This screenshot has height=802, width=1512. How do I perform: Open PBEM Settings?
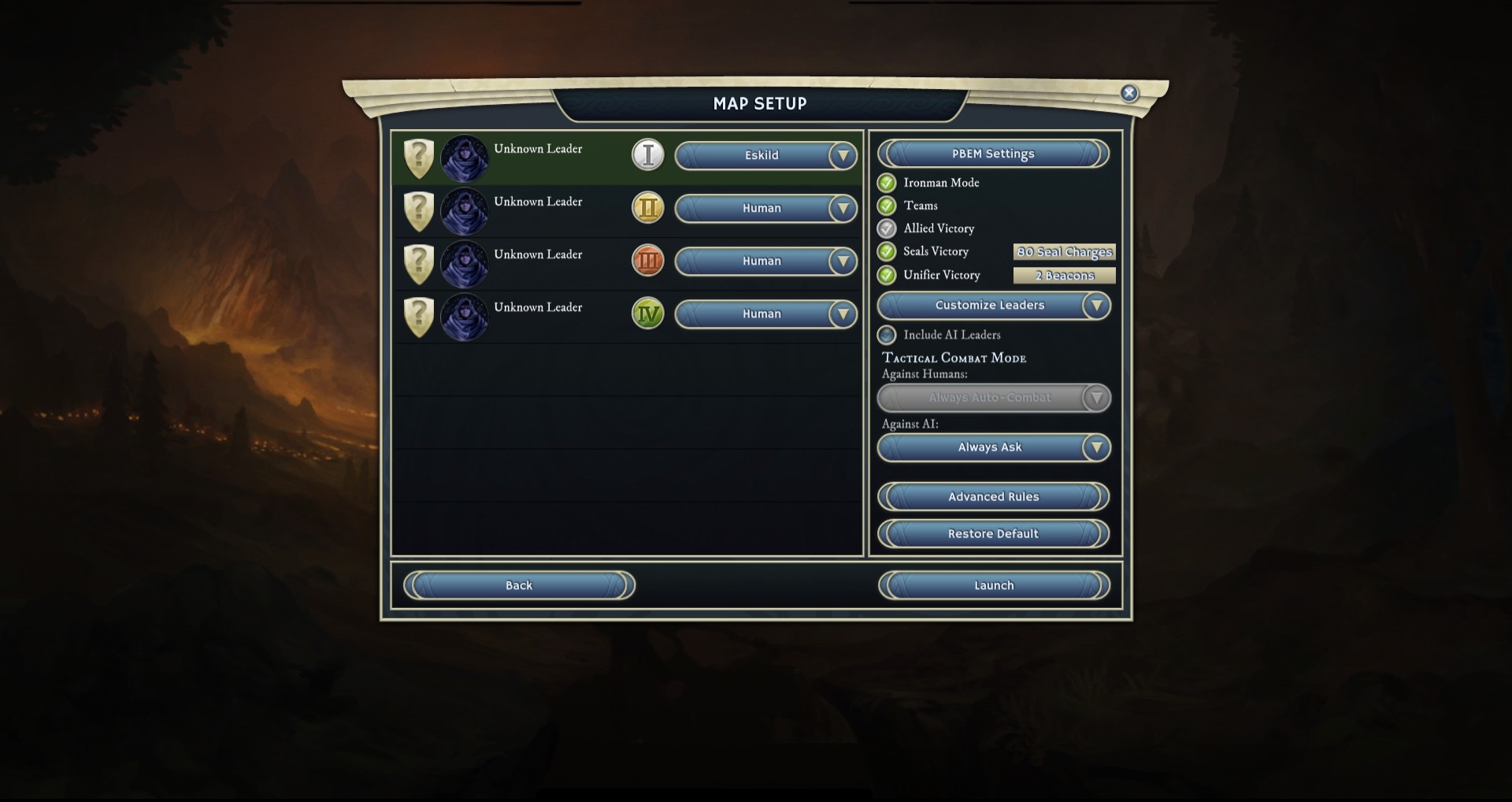[x=993, y=154]
